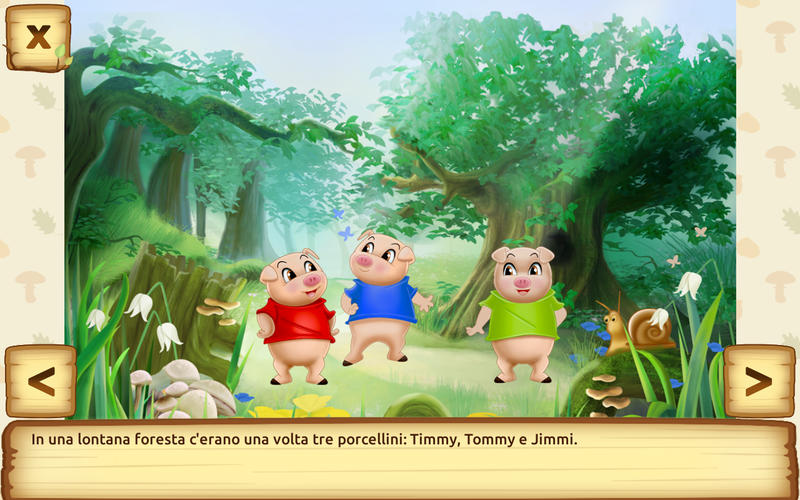Go to the previous story page
The height and width of the screenshot is (500, 800).
point(40,381)
